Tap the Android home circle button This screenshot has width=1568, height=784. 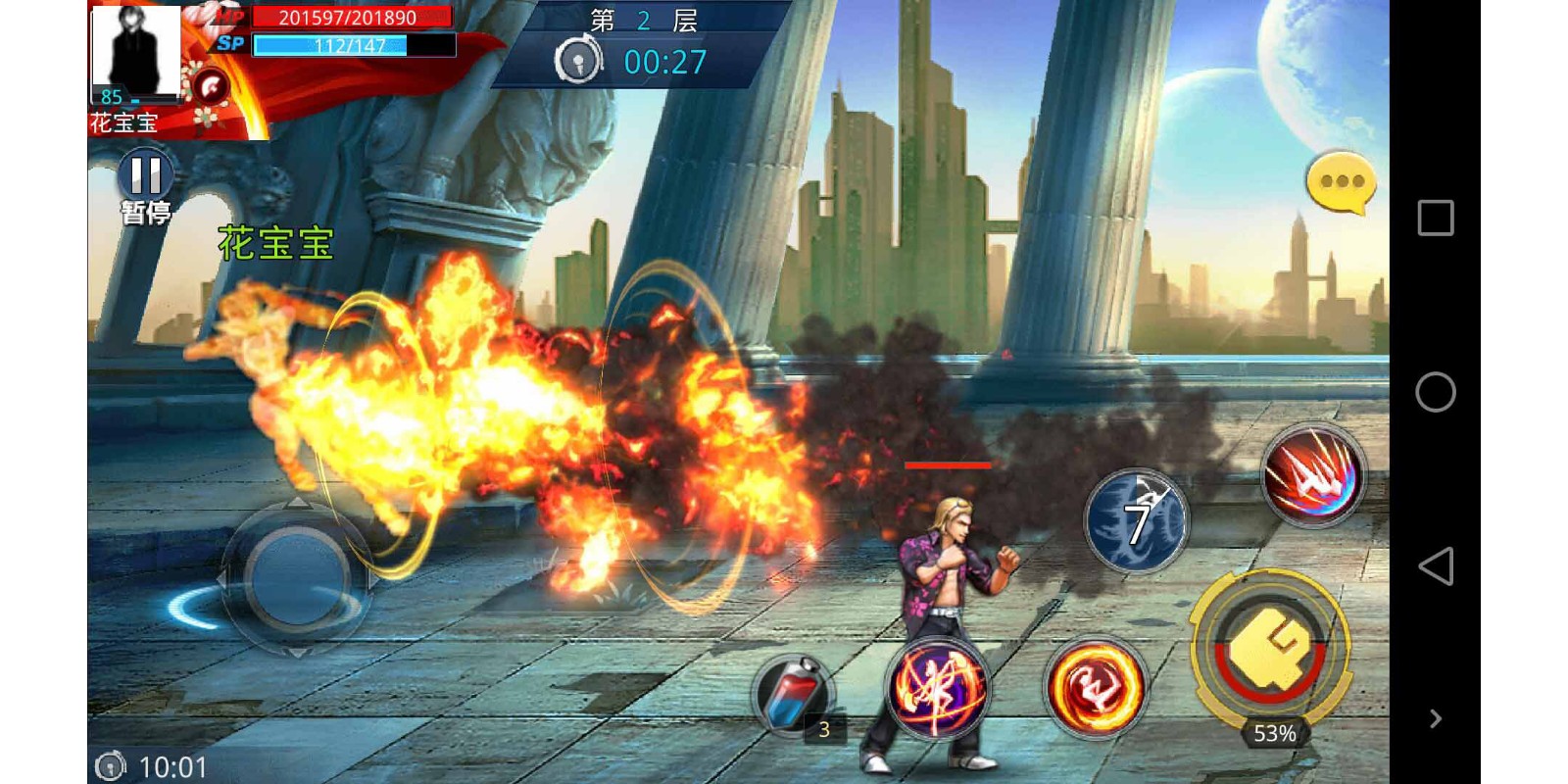[1436, 392]
